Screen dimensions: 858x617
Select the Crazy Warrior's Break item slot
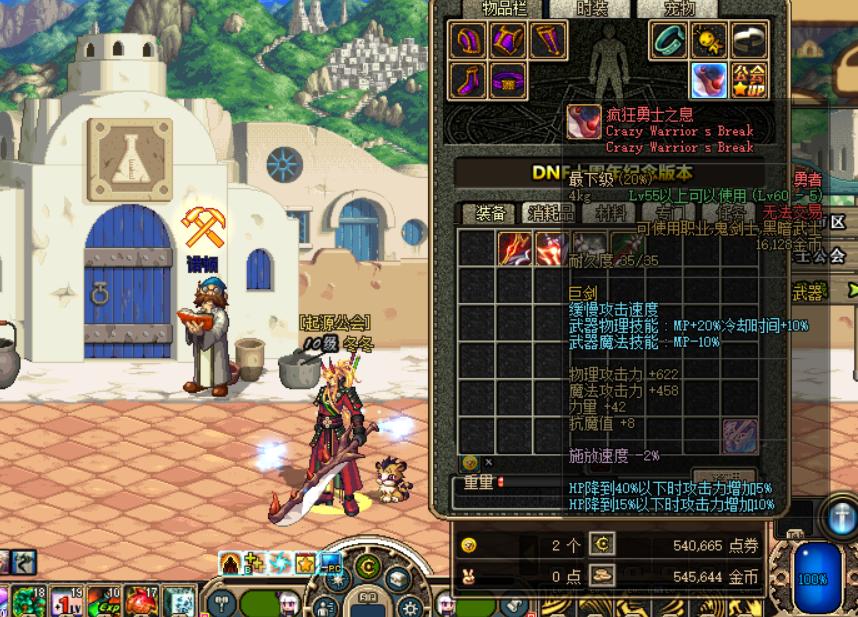pos(709,80)
